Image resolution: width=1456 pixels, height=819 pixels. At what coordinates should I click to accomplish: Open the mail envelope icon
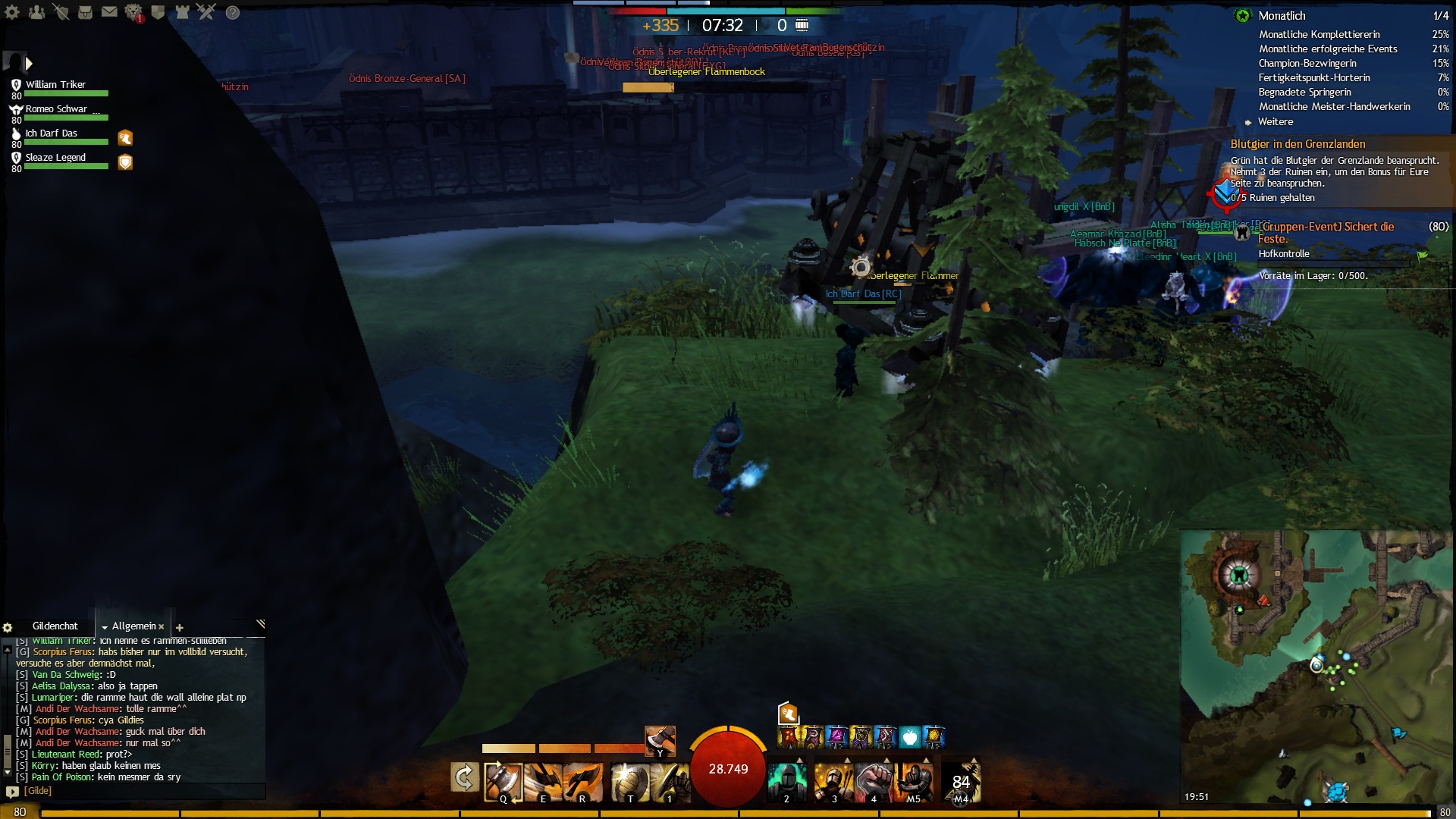coord(109,12)
